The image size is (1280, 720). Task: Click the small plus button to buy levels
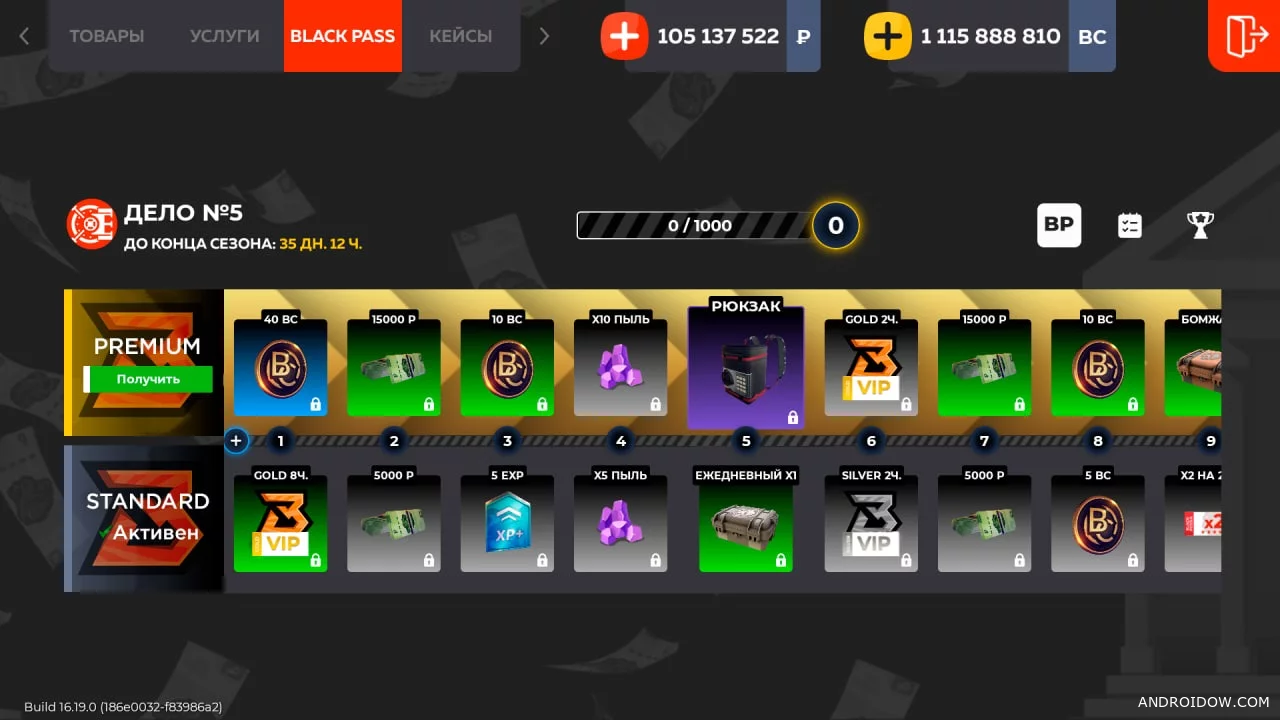tap(236, 440)
